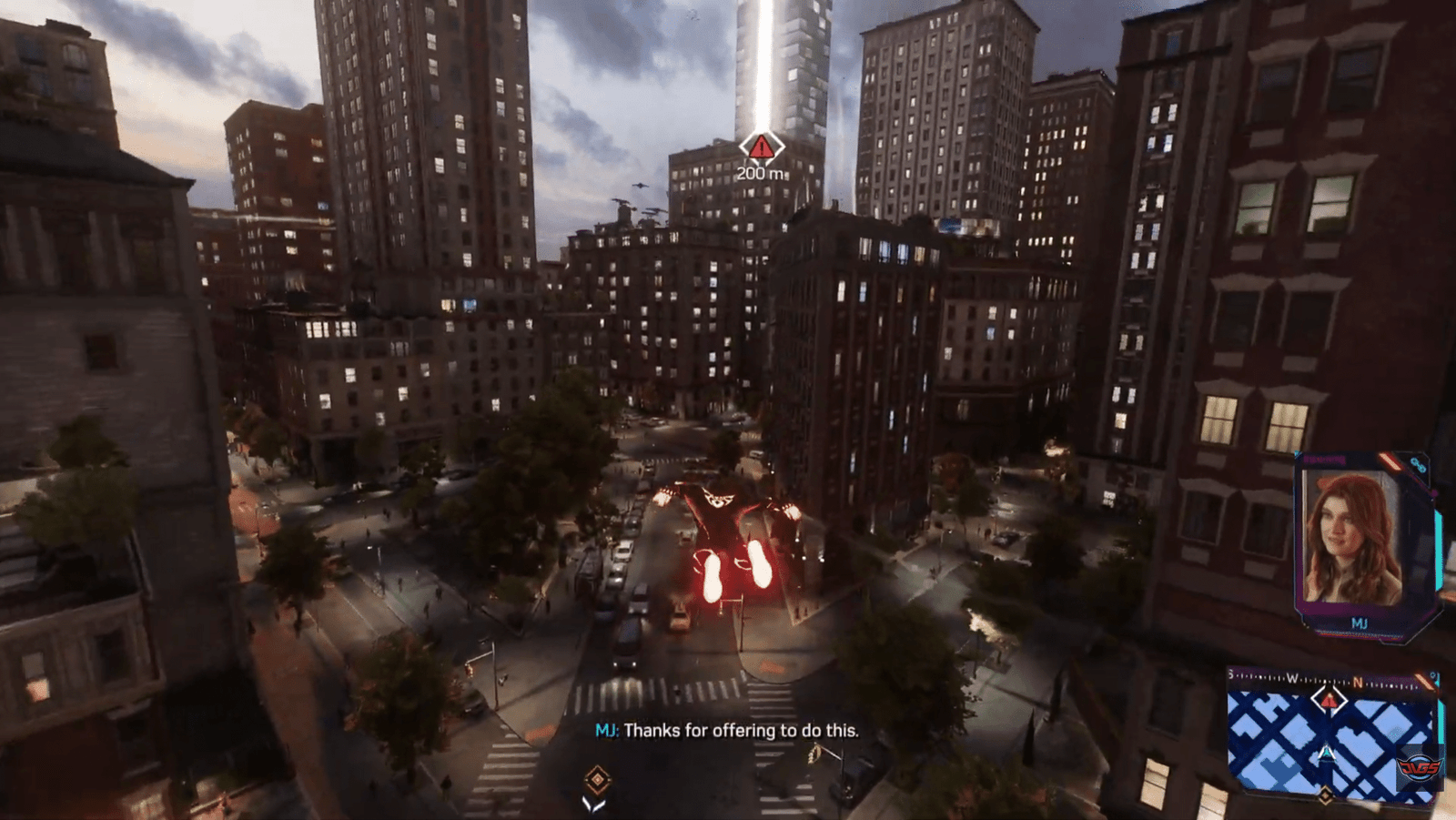
Task: Click the link icon on MJ's call panel
Action: [x=1418, y=465]
